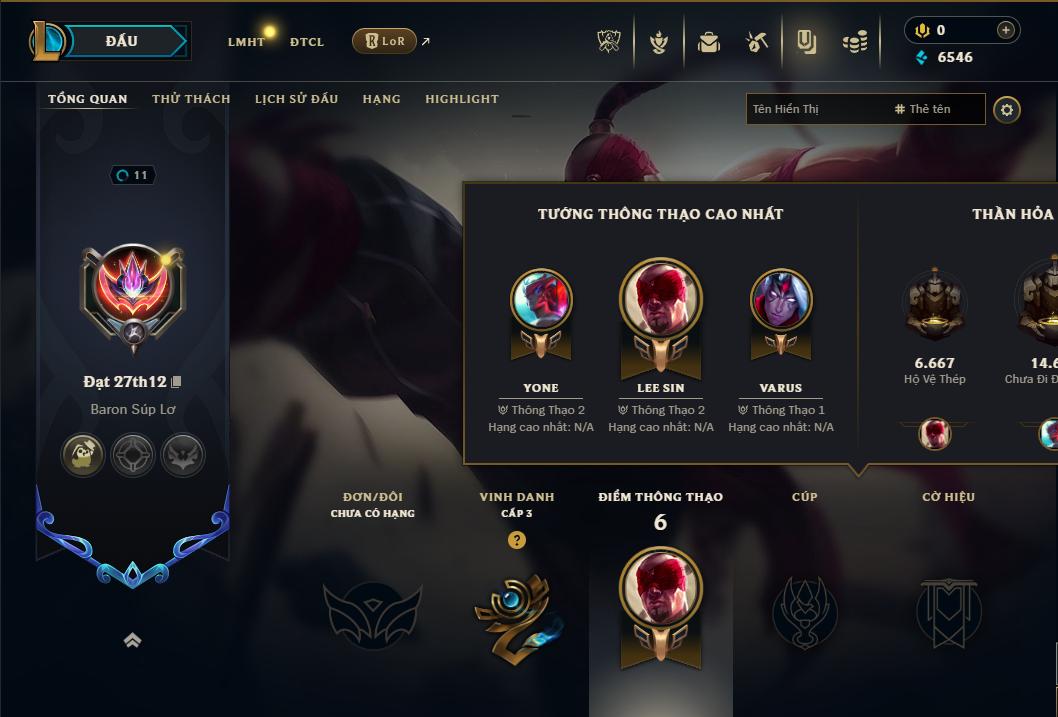Open the LMHT game tab

246,42
